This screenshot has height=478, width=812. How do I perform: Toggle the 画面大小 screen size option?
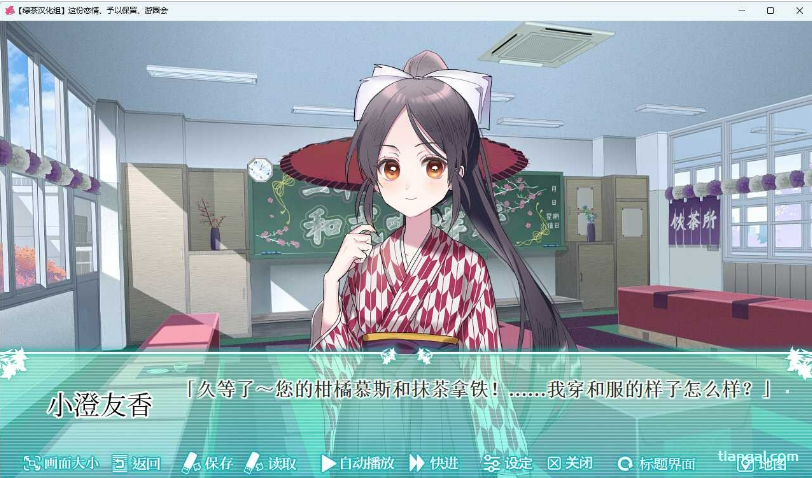click(61, 463)
